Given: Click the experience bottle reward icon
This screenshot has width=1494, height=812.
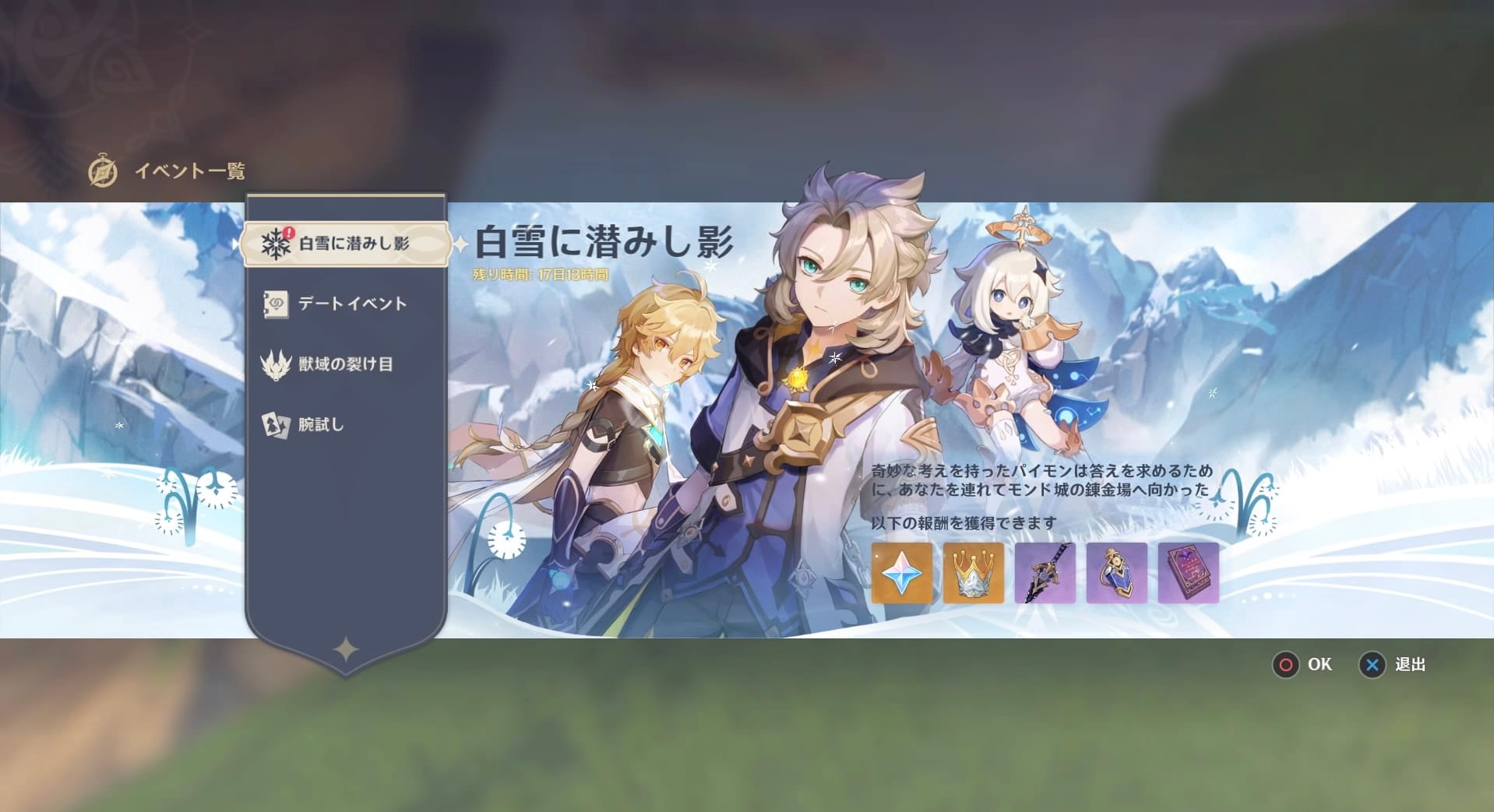Looking at the screenshot, I should pyautogui.click(x=1118, y=574).
